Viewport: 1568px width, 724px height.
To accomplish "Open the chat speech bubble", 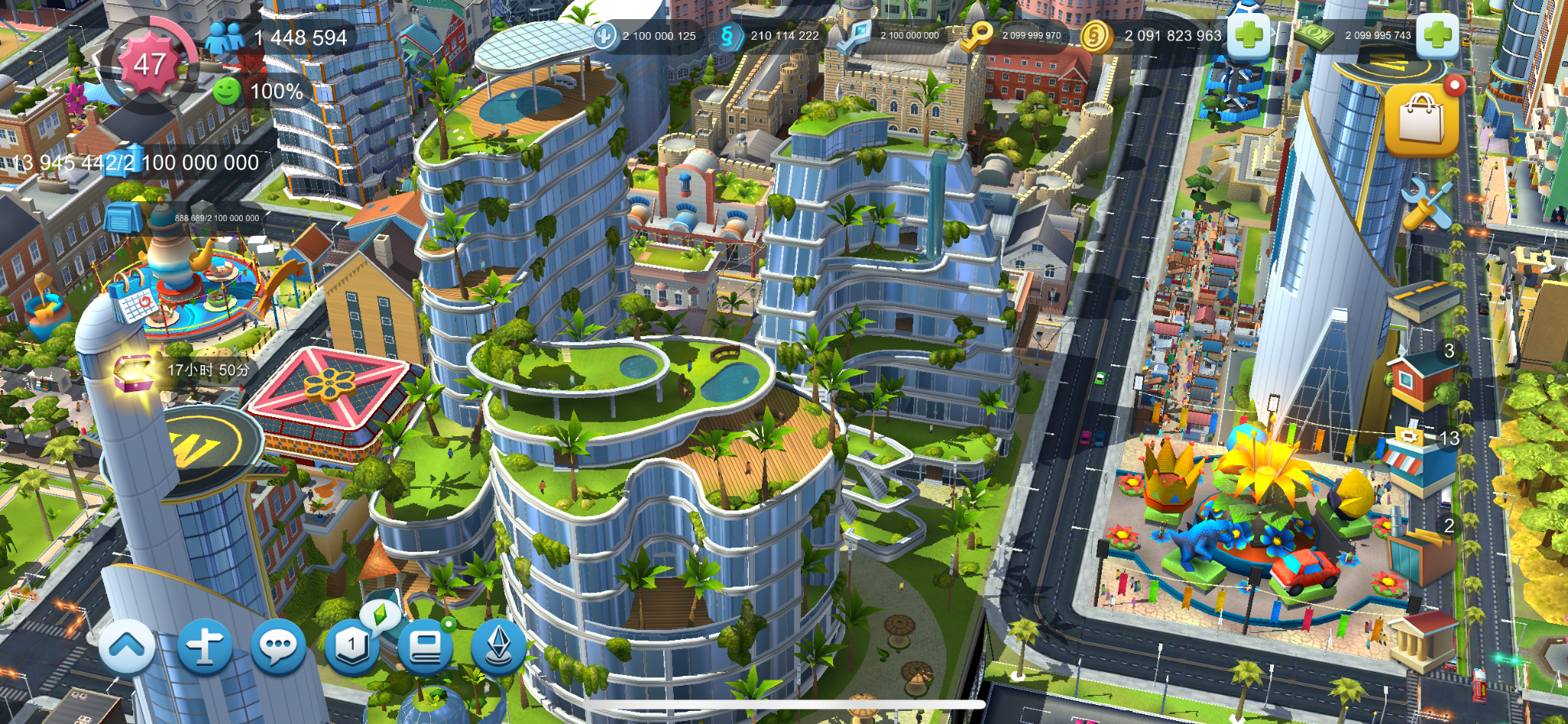I will [277, 647].
